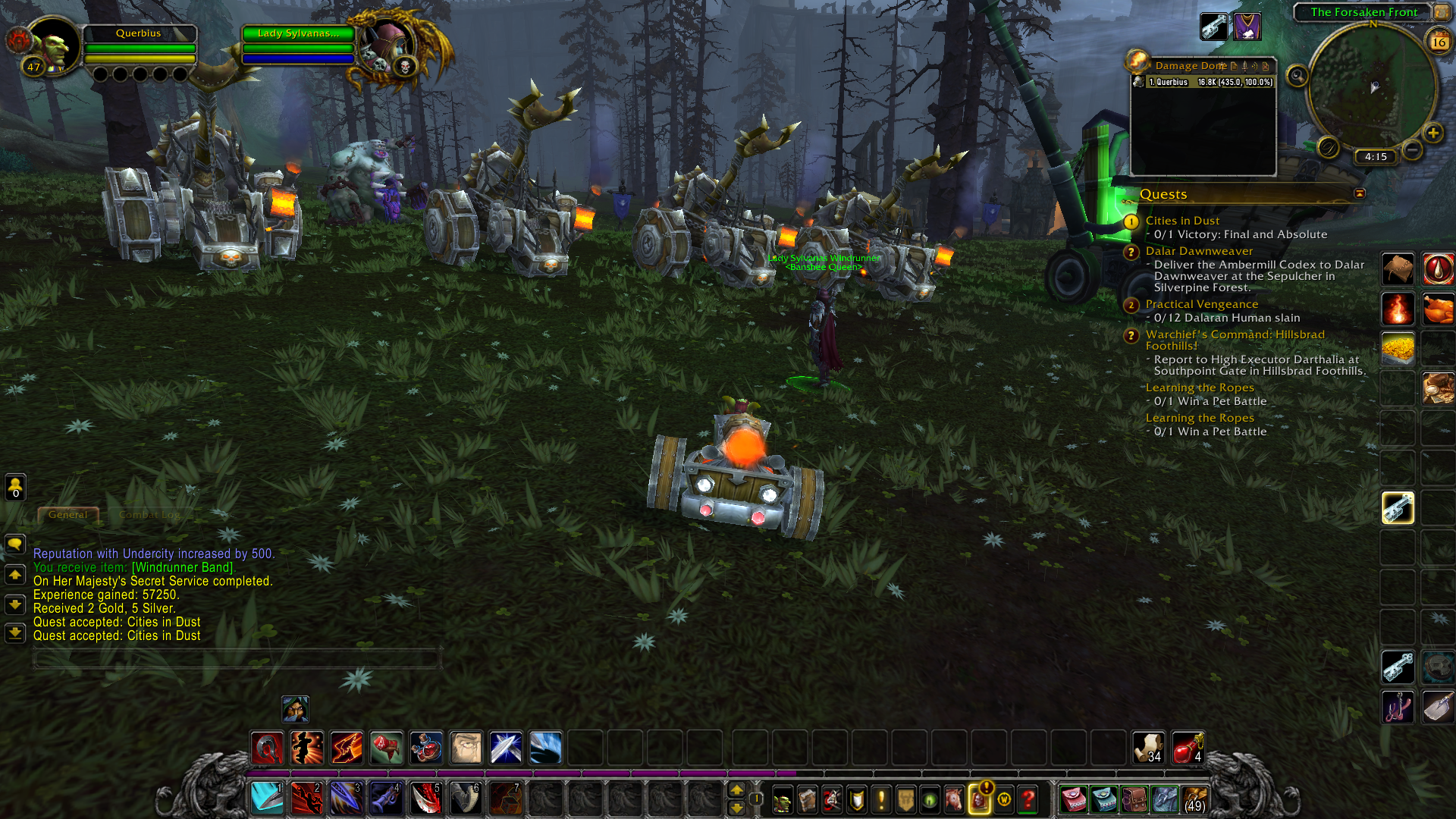Collapse the Quests tracker panel
The image size is (1456, 819).
[1360, 193]
